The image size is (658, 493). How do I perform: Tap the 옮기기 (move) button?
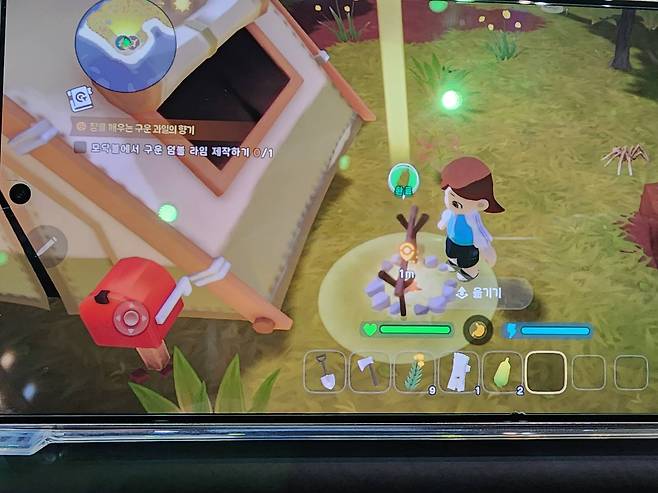pos(479,293)
